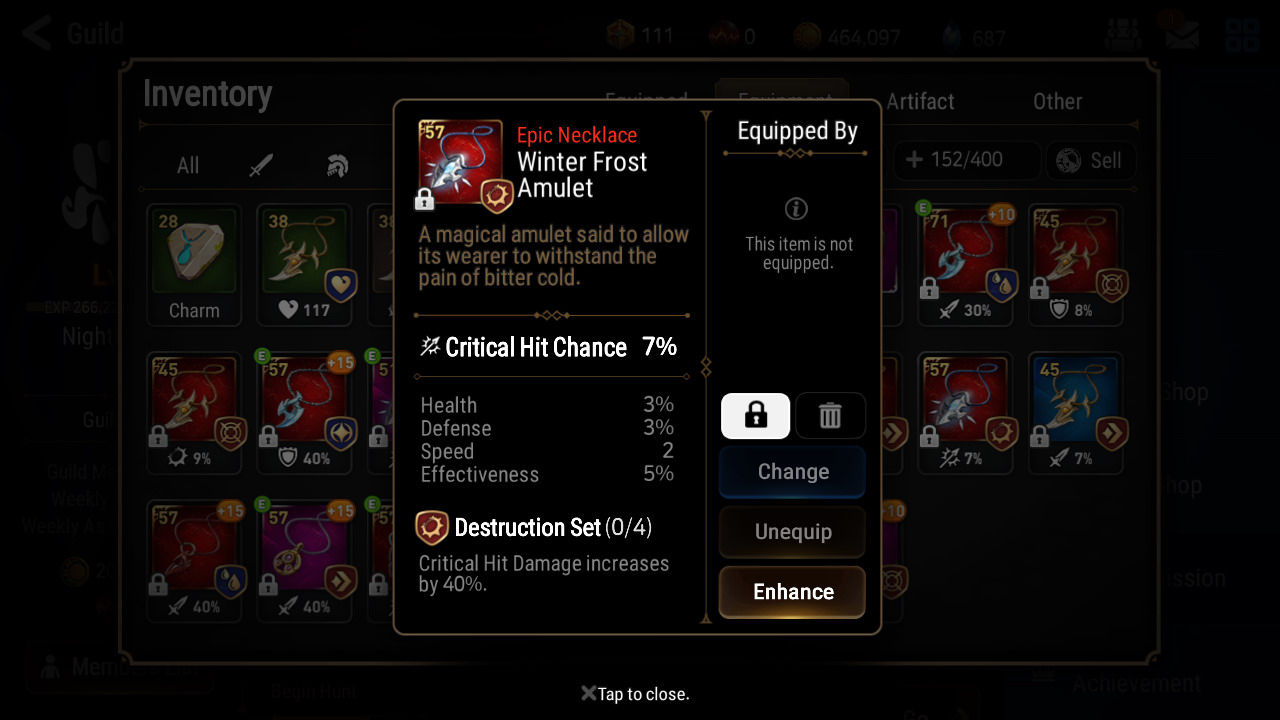Enhance the Winter Frost Amulet
The width and height of the screenshot is (1280, 720).
(x=792, y=592)
